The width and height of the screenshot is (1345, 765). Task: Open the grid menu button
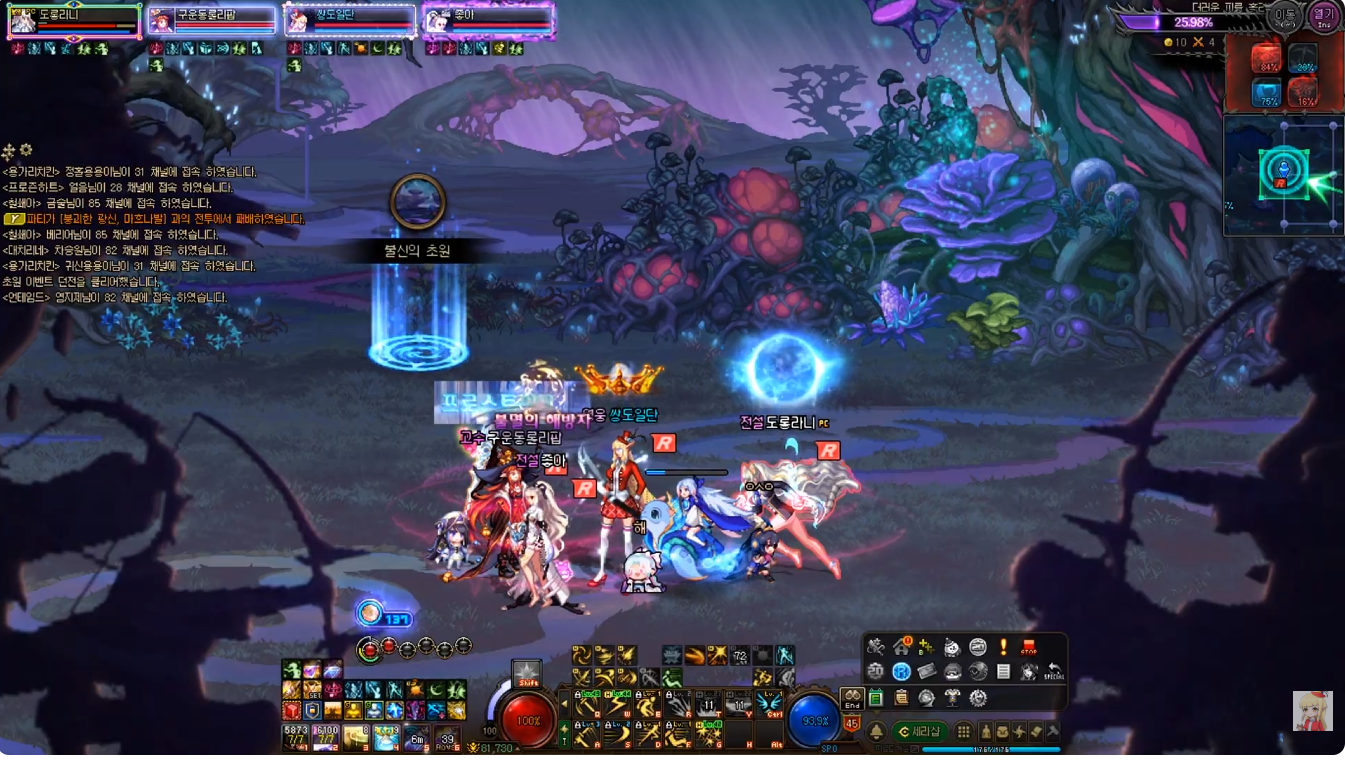point(964,732)
